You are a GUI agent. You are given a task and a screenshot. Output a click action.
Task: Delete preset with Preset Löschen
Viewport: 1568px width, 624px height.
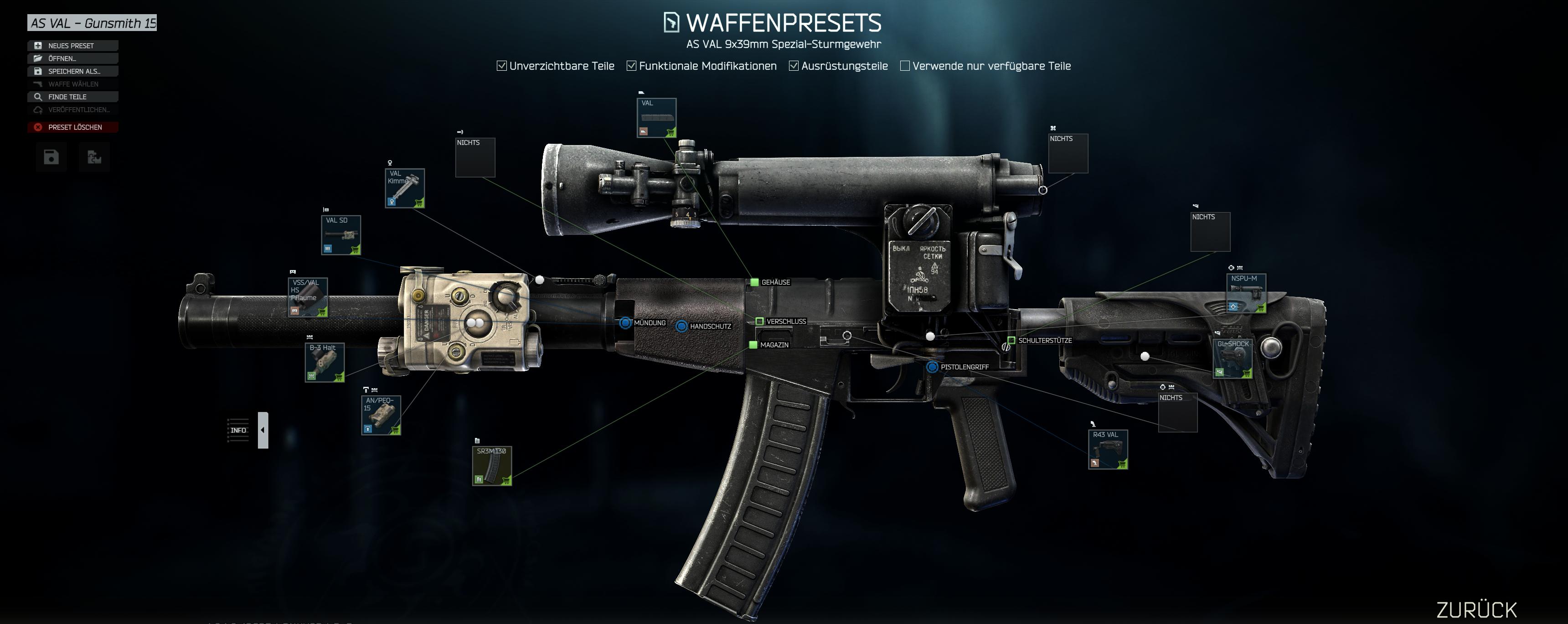(72, 127)
